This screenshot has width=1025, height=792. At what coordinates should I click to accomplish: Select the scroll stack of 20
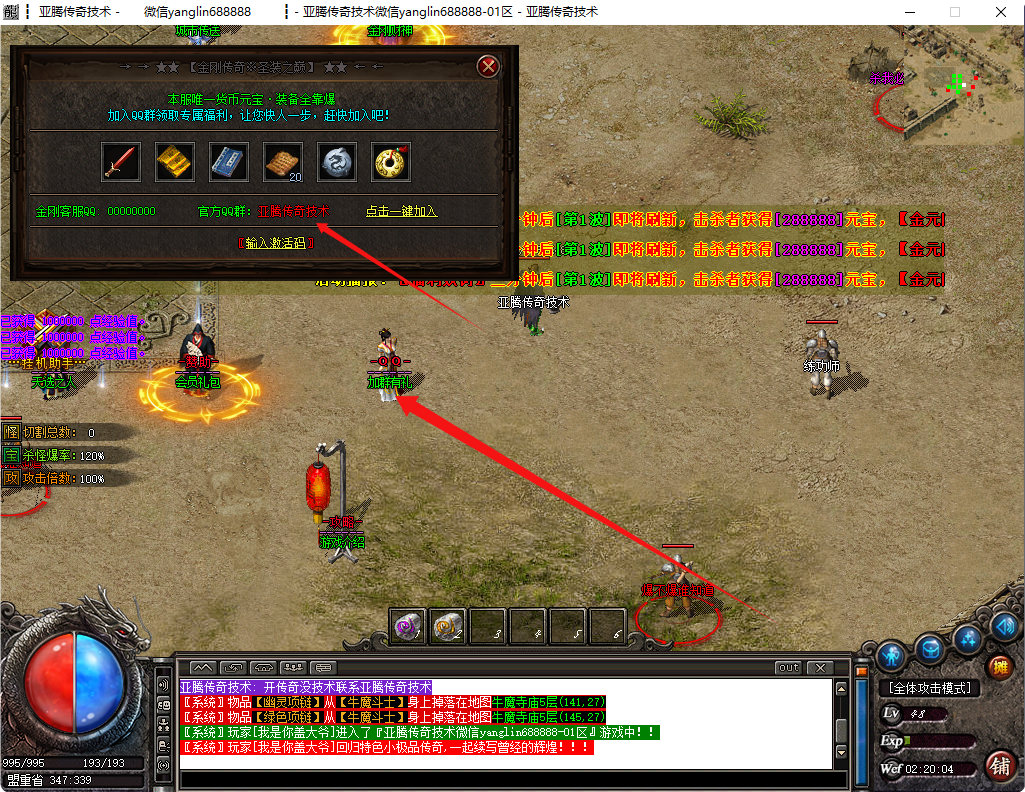point(283,162)
